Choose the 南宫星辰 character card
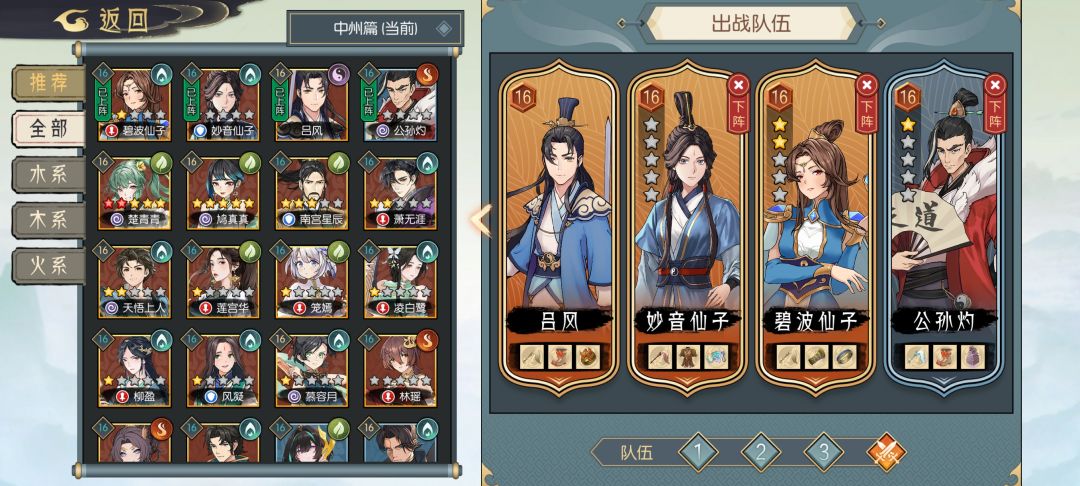1080x486 pixels. (311, 191)
